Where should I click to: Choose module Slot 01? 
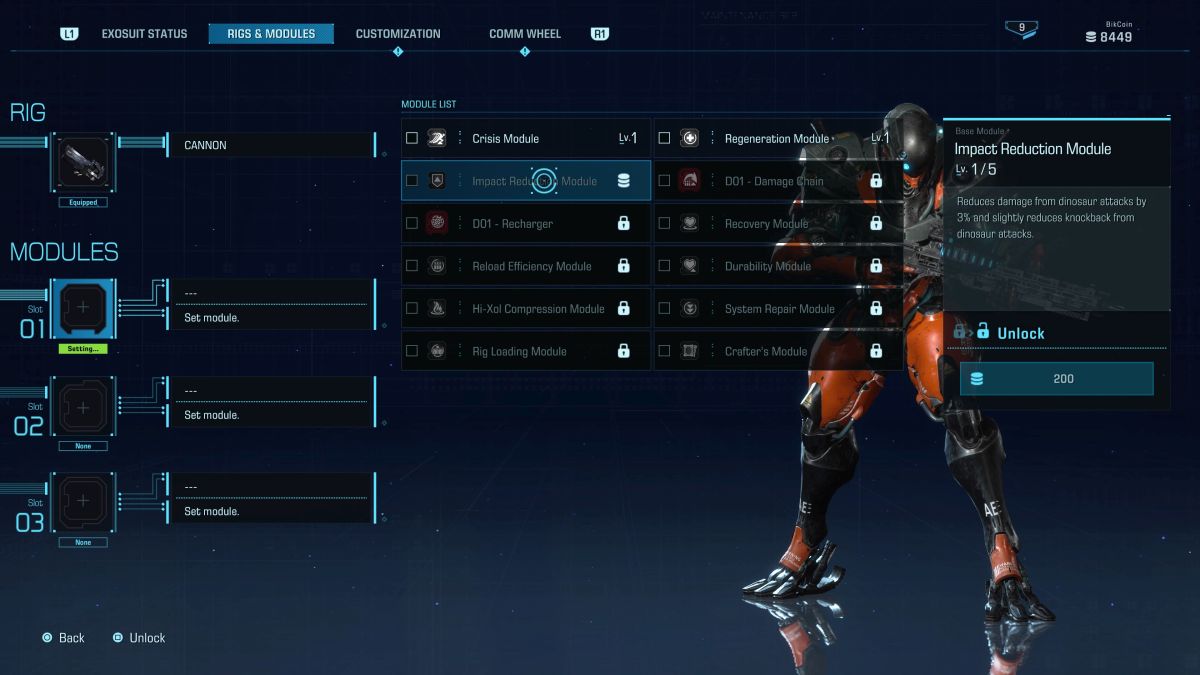[x=84, y=309]
